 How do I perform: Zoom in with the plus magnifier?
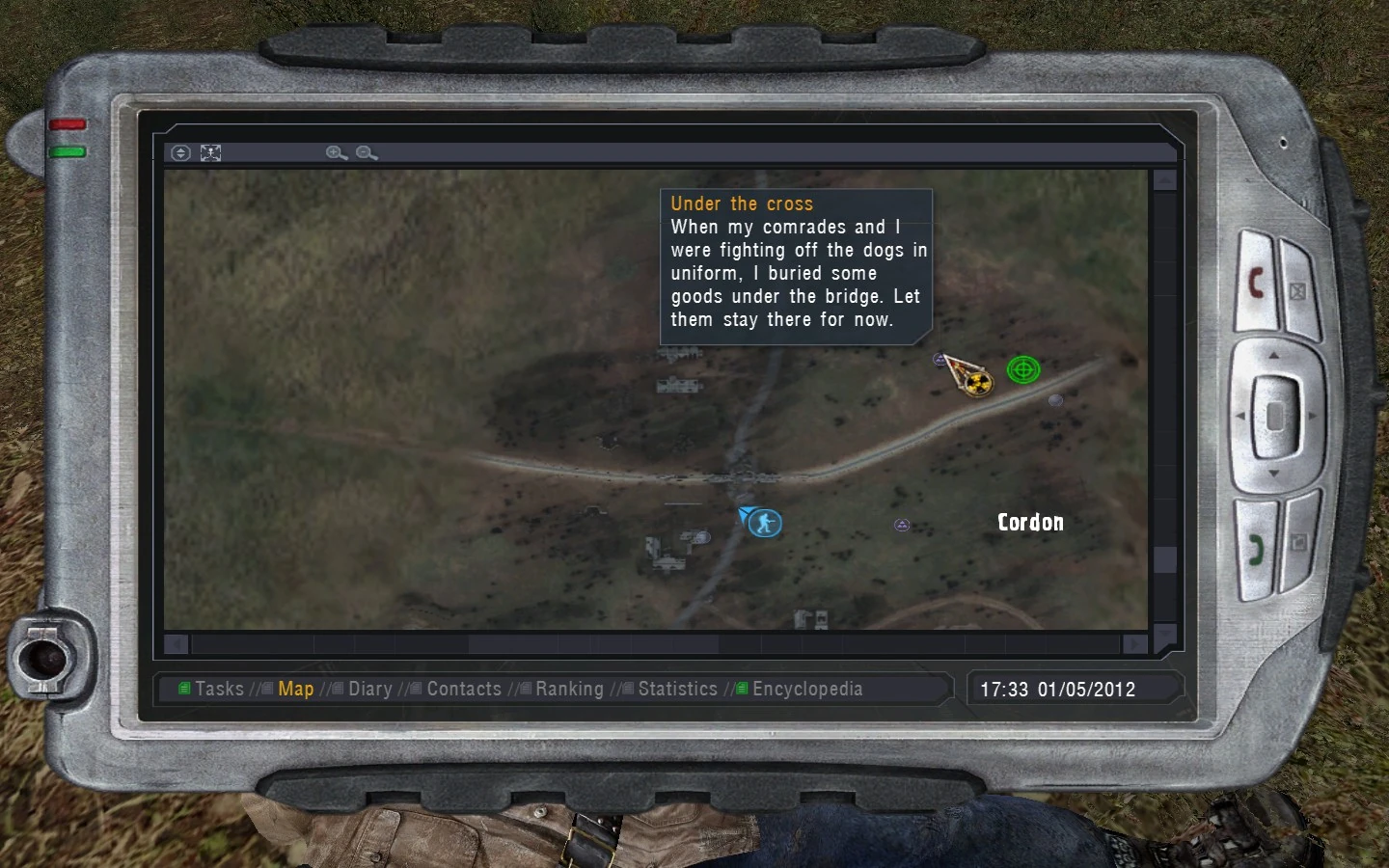coord(336,152)
